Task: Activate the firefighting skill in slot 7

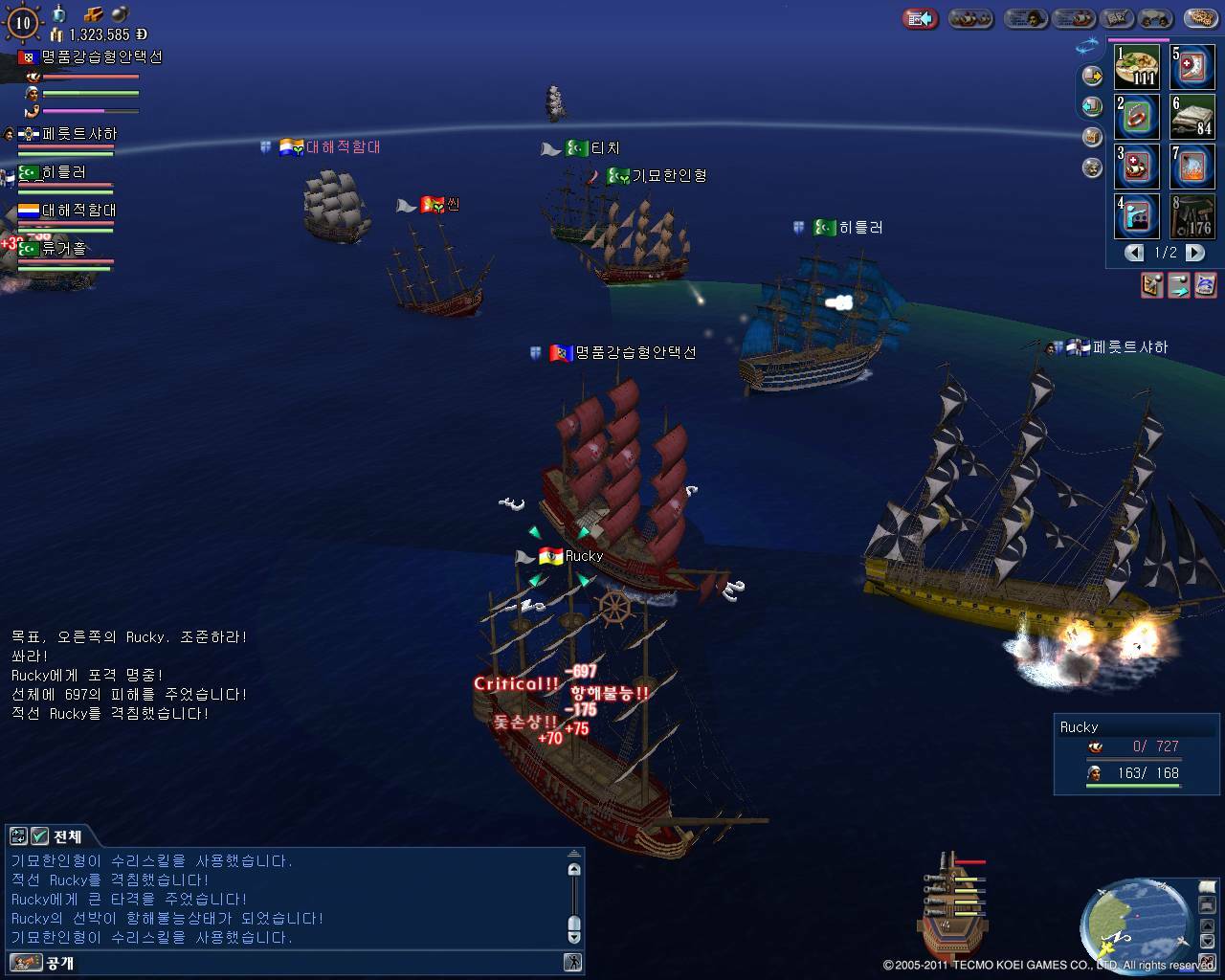Action: point(1192,167)
